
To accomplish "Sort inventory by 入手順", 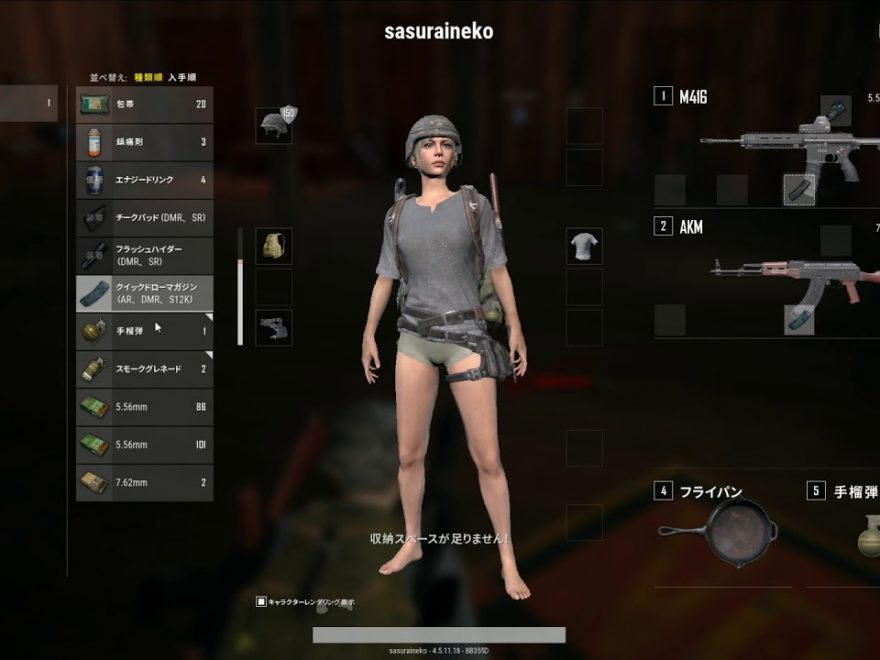I will [182, 76].
